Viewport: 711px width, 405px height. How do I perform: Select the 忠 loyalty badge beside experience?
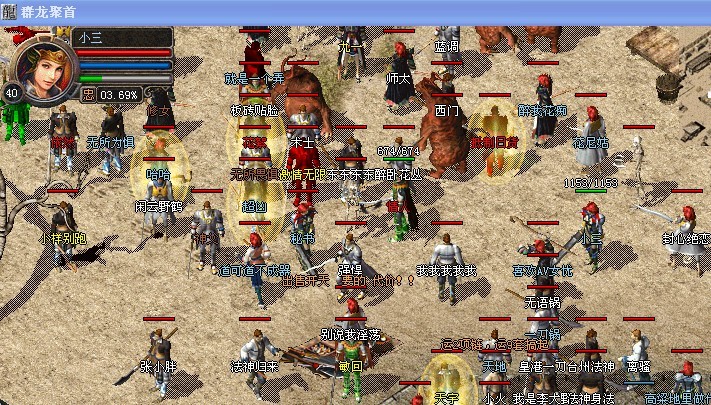88,95
